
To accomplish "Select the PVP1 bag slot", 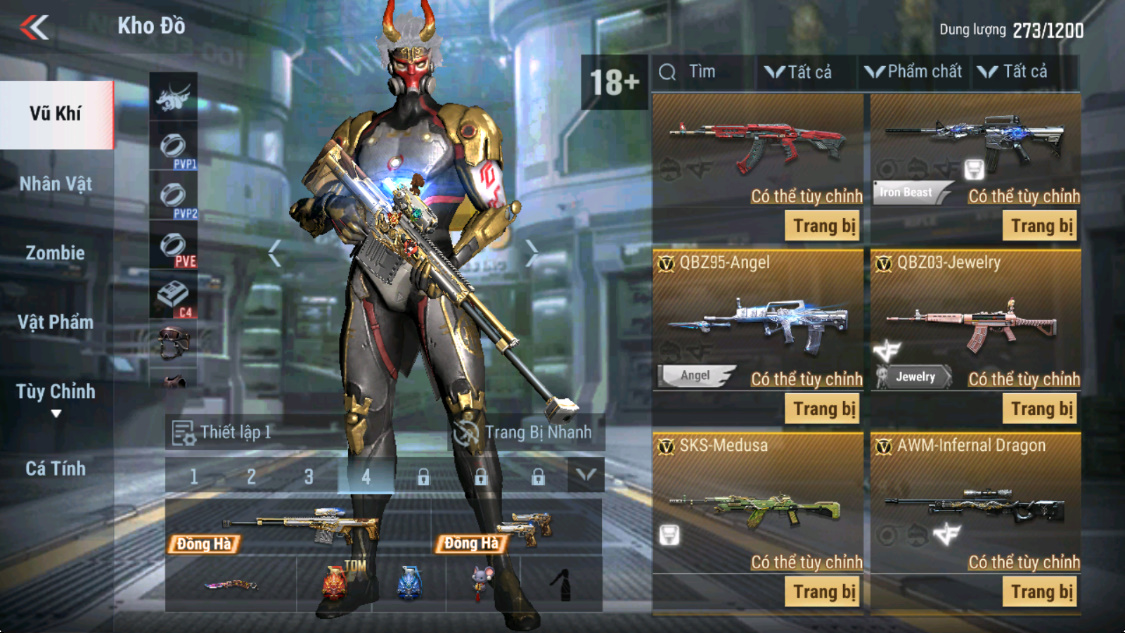I will 173,148.
